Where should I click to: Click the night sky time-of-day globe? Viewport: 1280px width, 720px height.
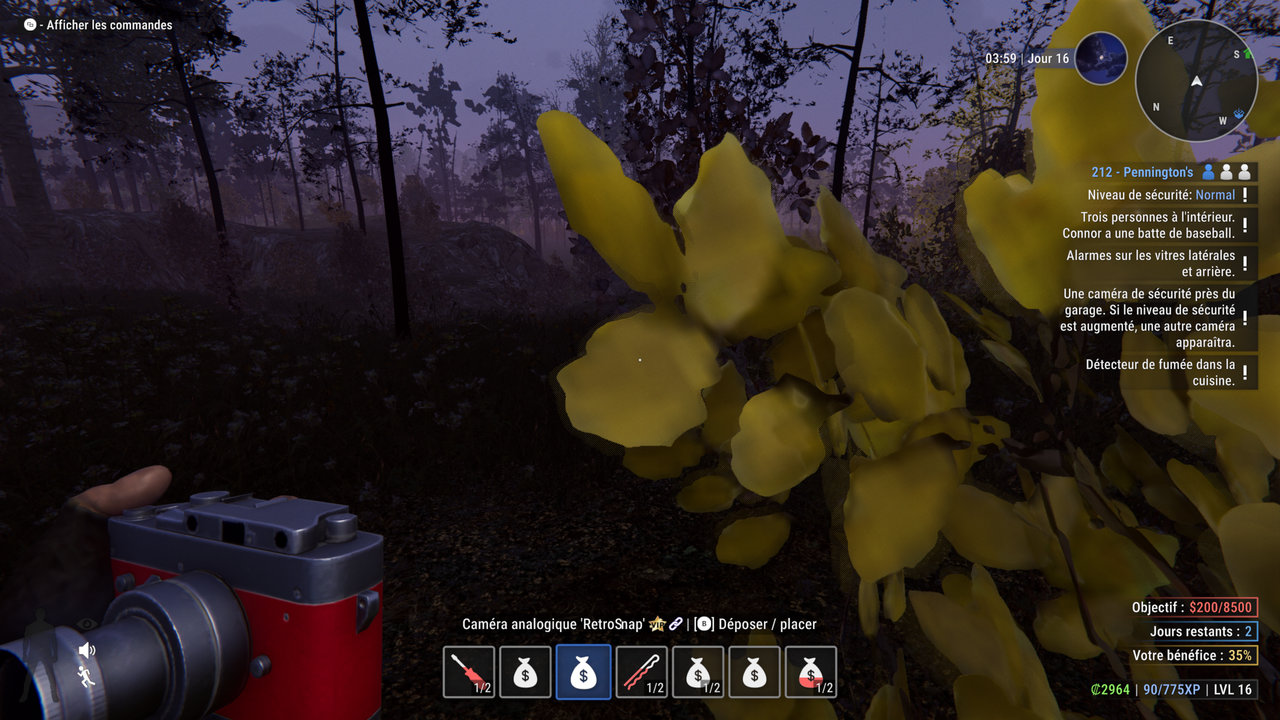tap(1101, 58)
